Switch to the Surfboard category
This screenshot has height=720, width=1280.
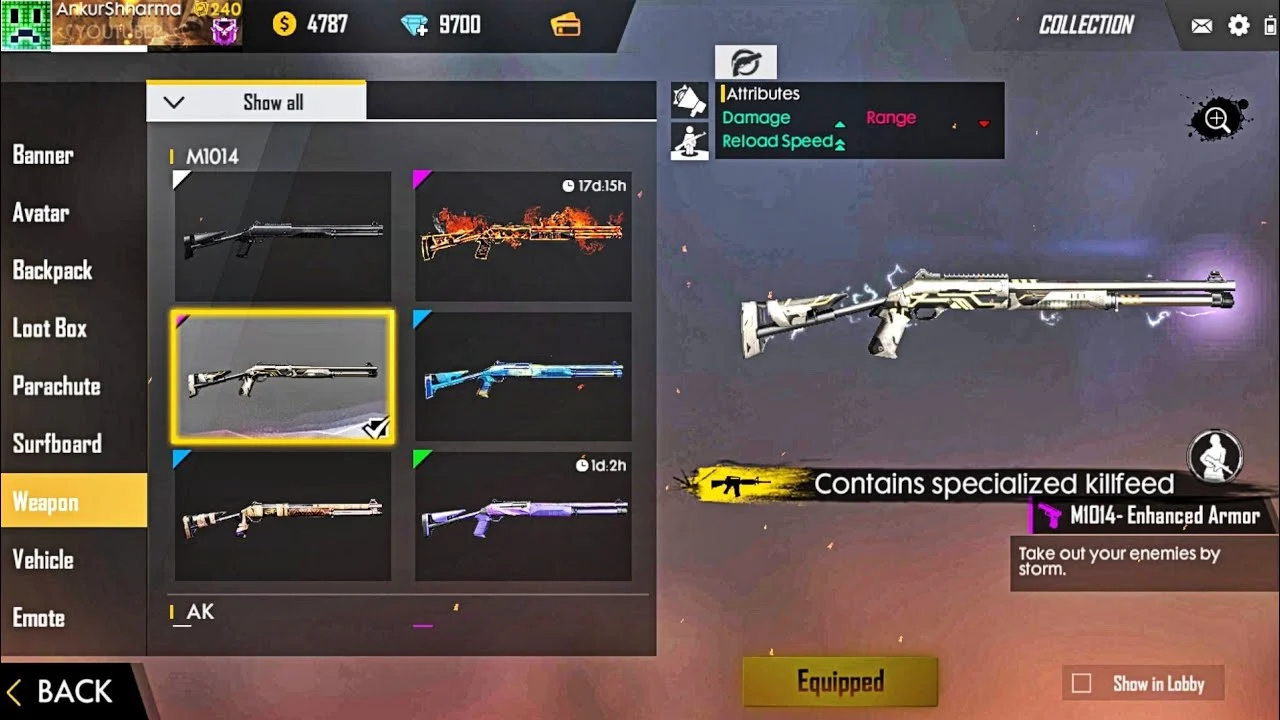click(x=57, y=444)
